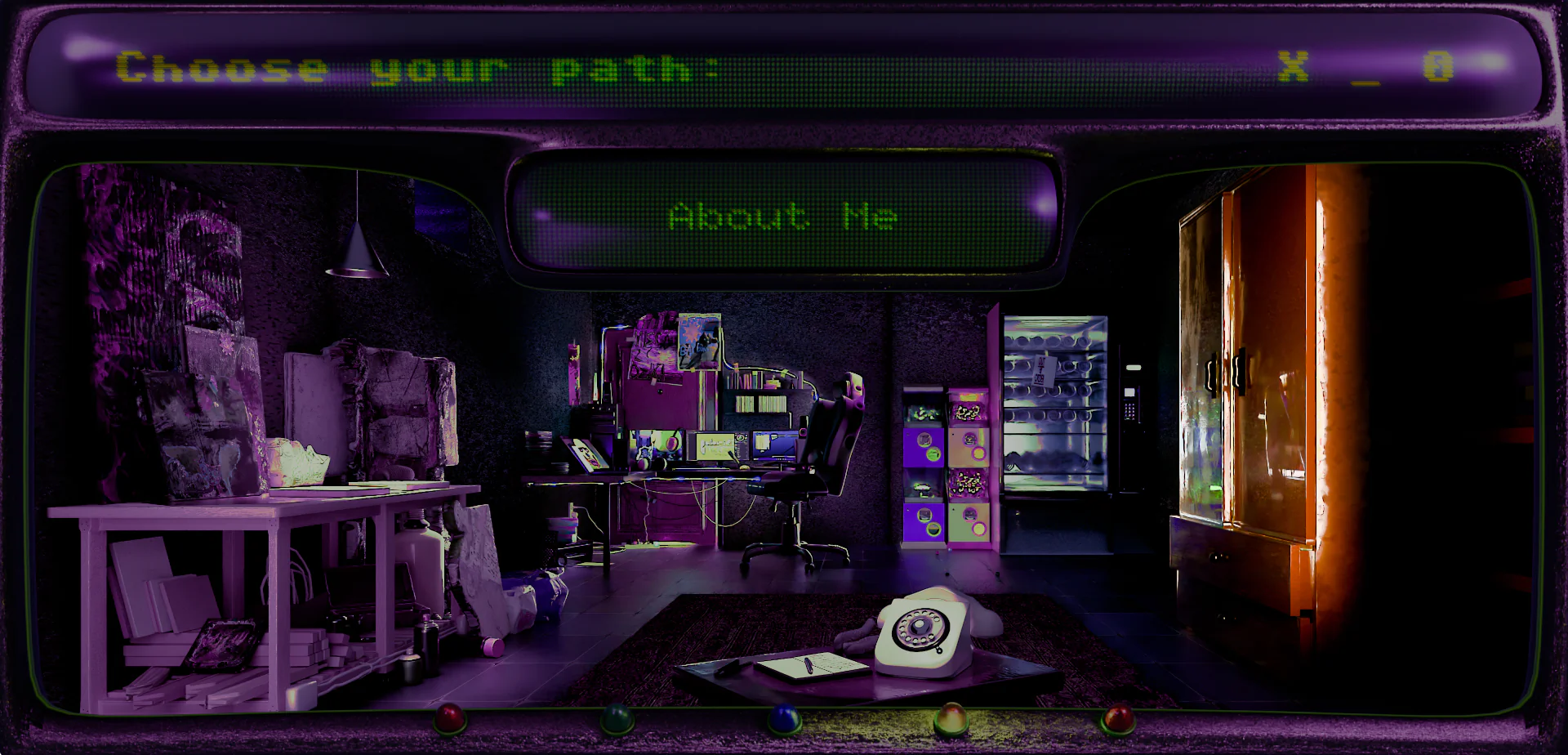Click the maximize box in the title bar
This screenshot has height=755, width=1568.
click(x=1438, y=66)
